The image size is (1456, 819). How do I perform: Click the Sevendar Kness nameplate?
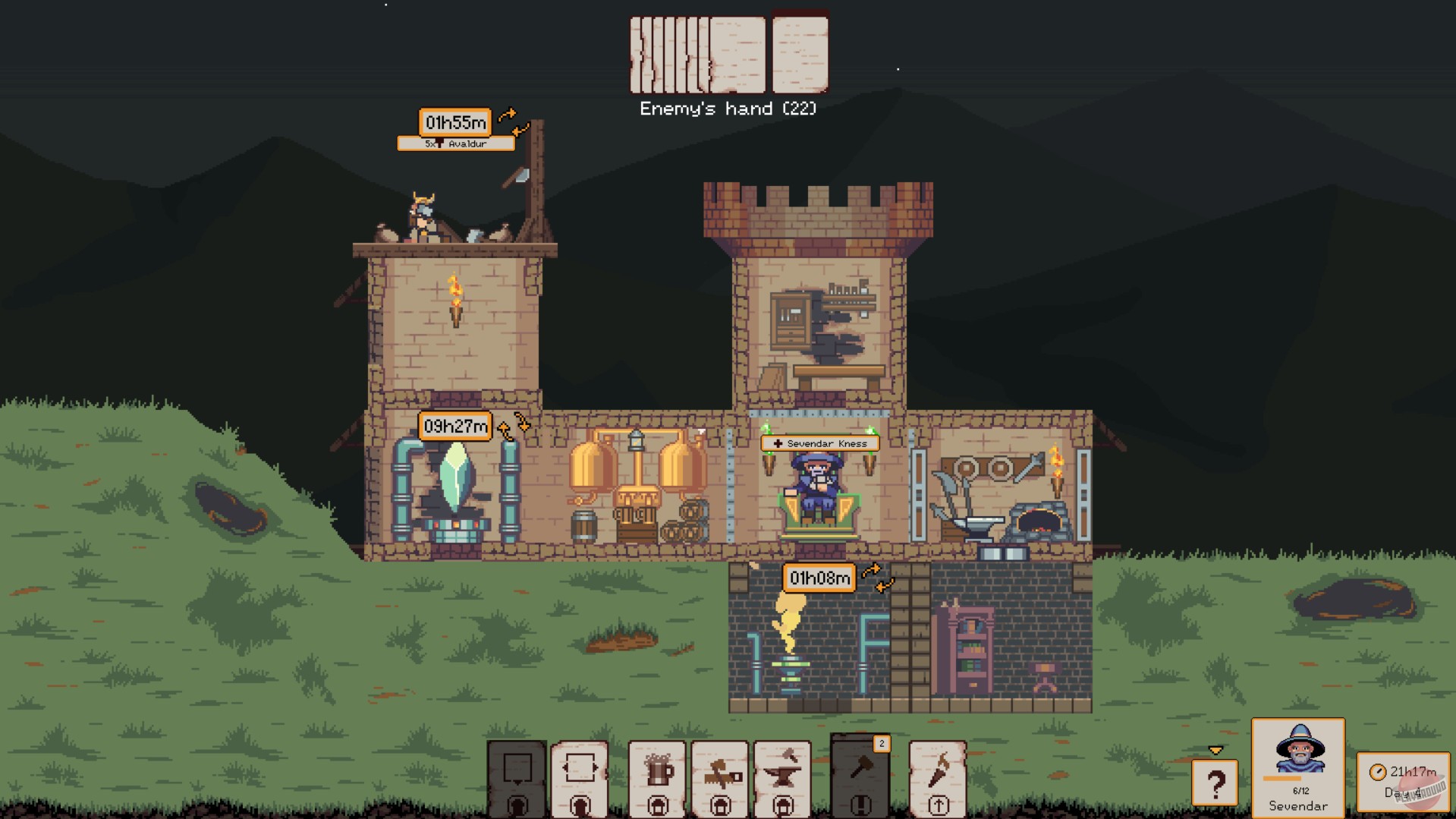click(819, 443)
